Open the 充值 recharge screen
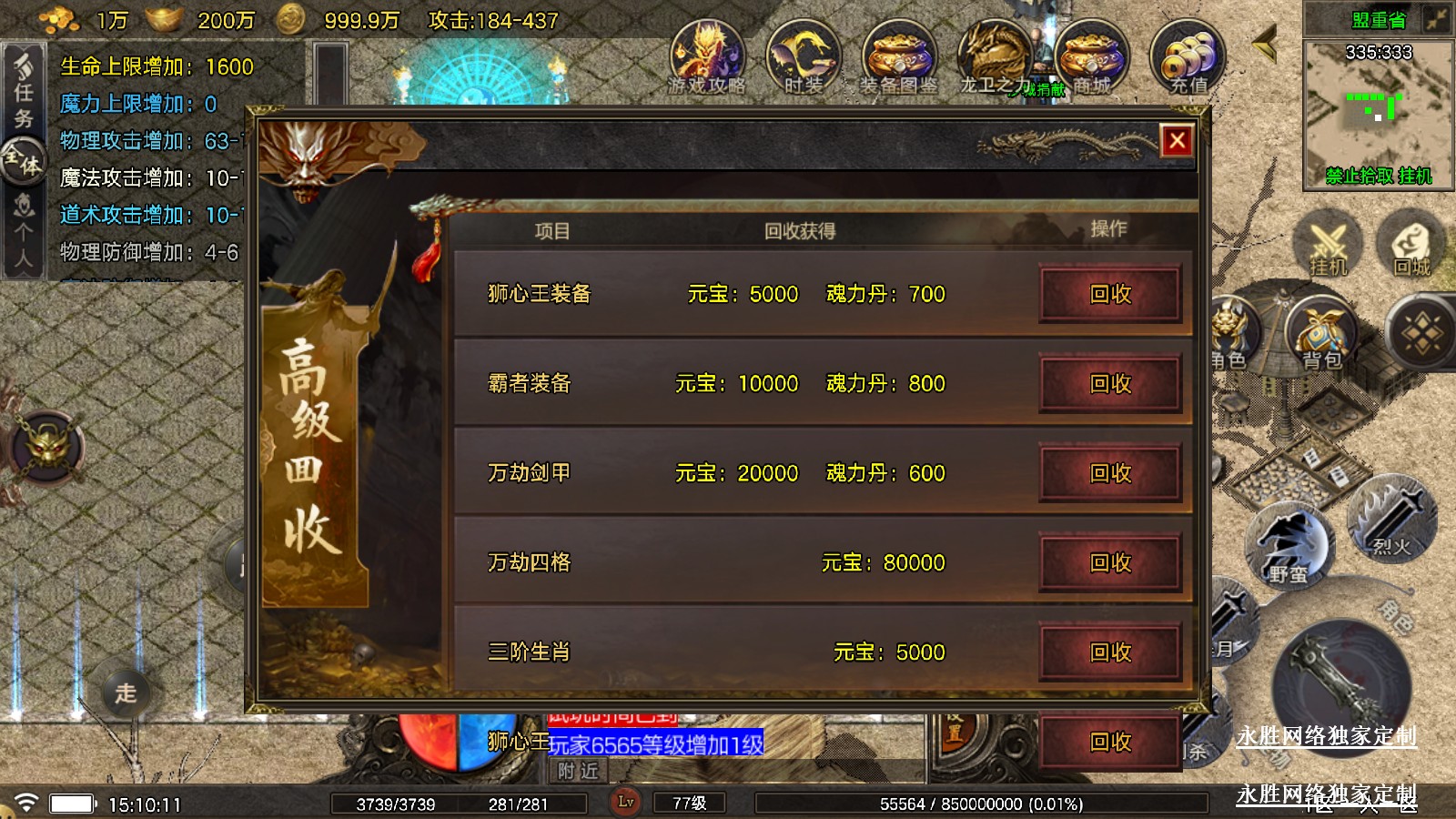Screen dimensions: 1456x819 pyautogui.click(x=1188, y=57)
